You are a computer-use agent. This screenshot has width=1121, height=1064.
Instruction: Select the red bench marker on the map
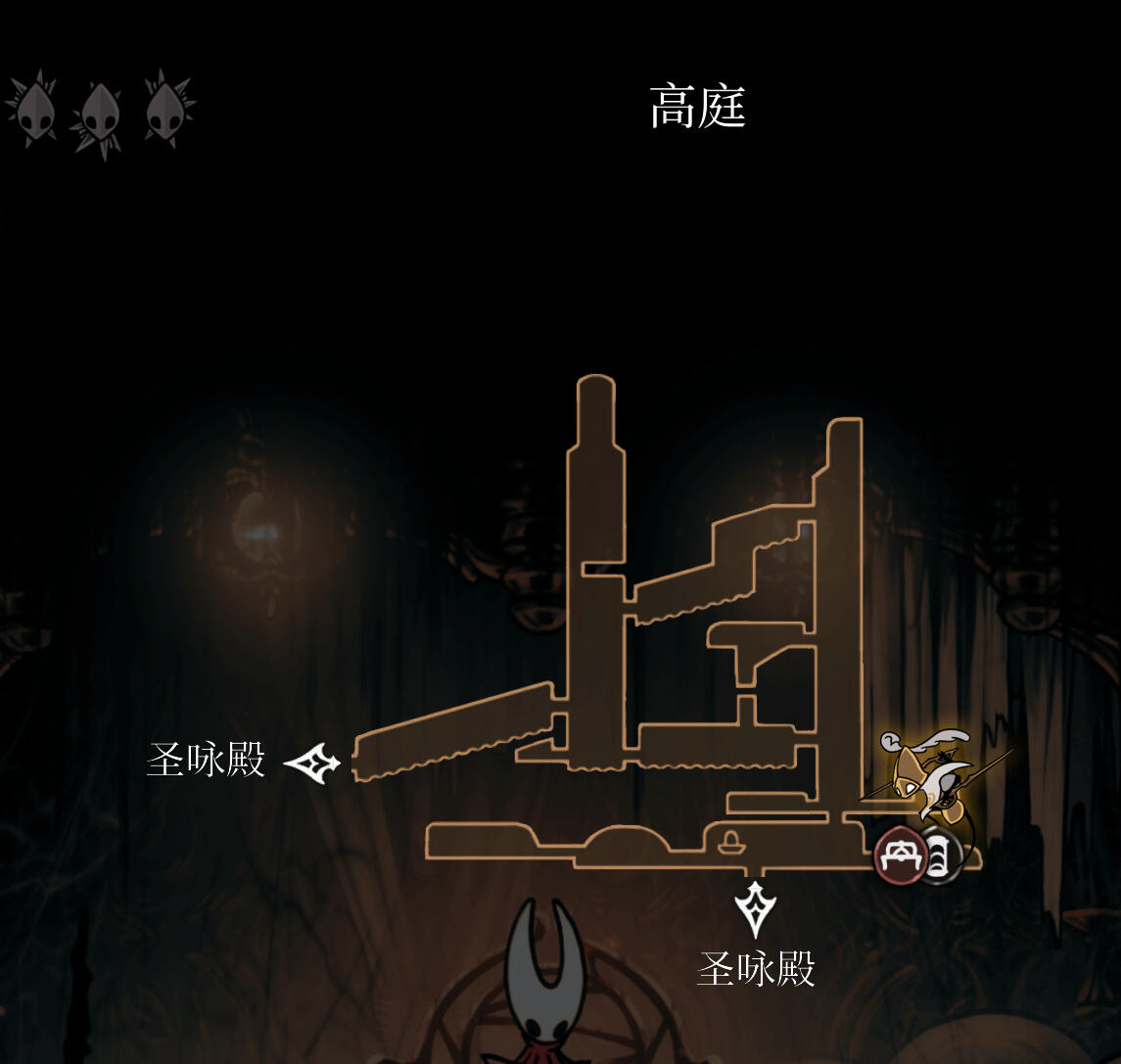tap(899, 856)
